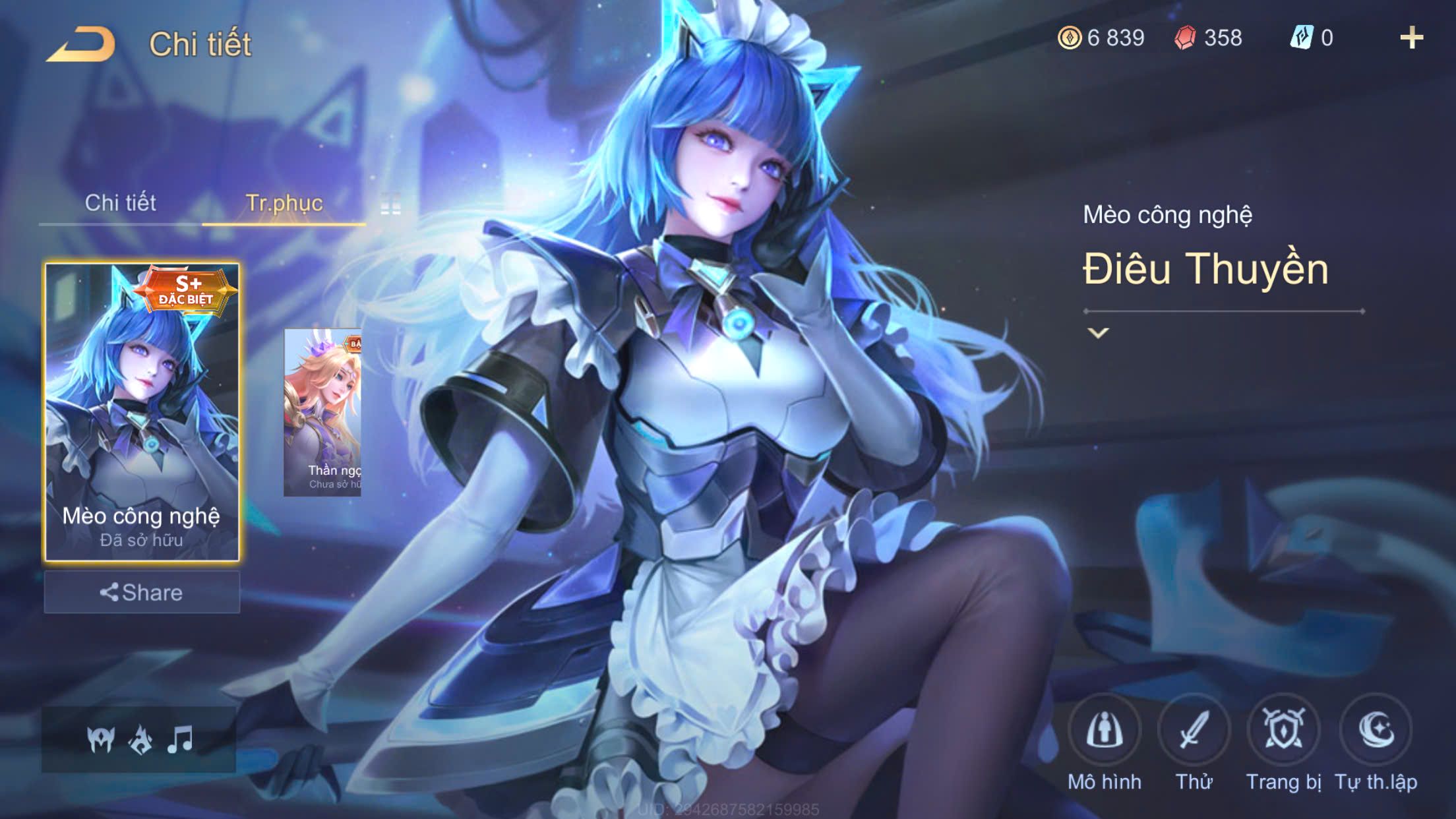Tap the flame skin-effect icon
Viewport: 1456px width, 819px height.
pos(140,739)
